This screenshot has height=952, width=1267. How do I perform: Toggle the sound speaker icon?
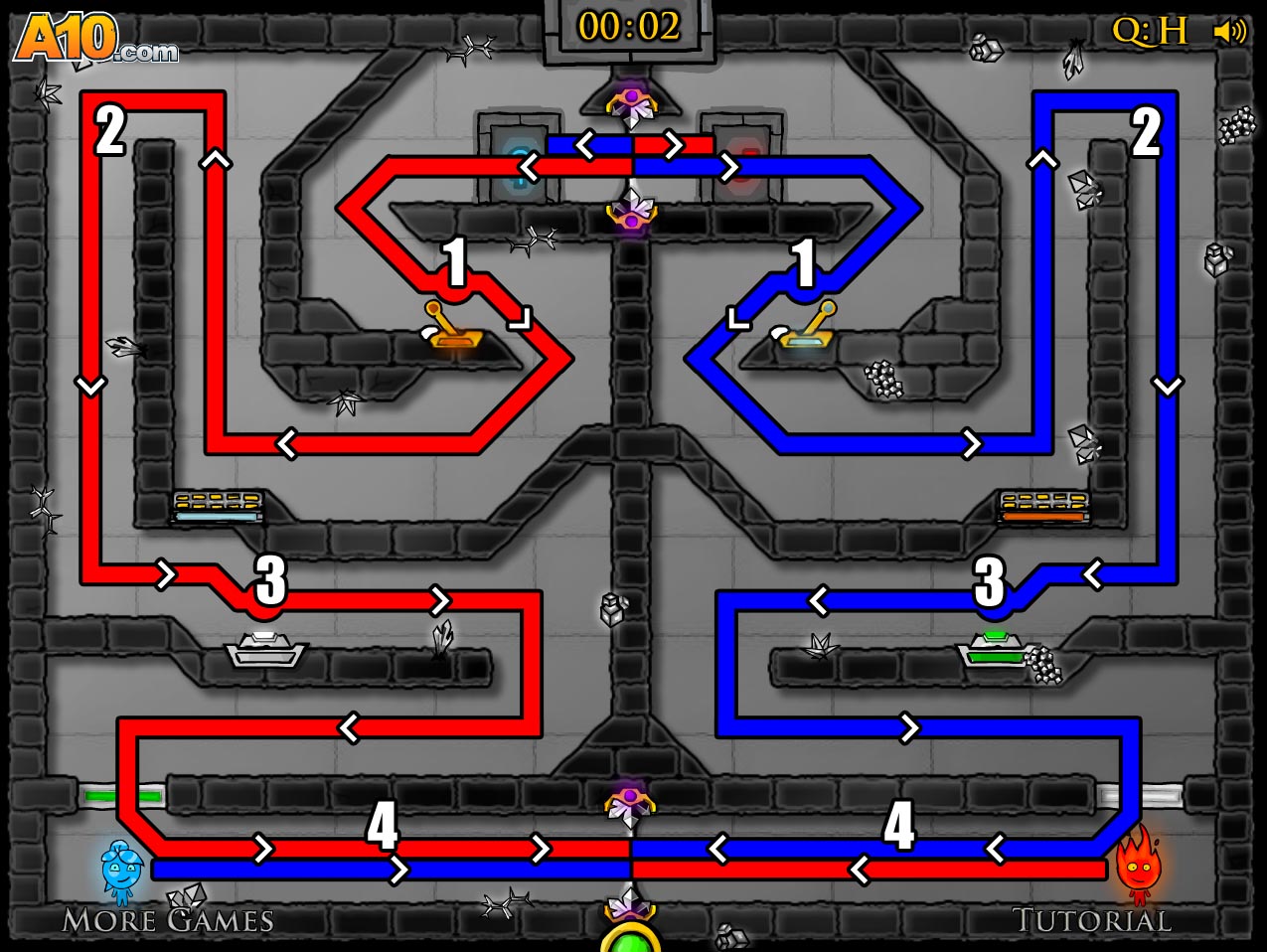[1229, 32]
